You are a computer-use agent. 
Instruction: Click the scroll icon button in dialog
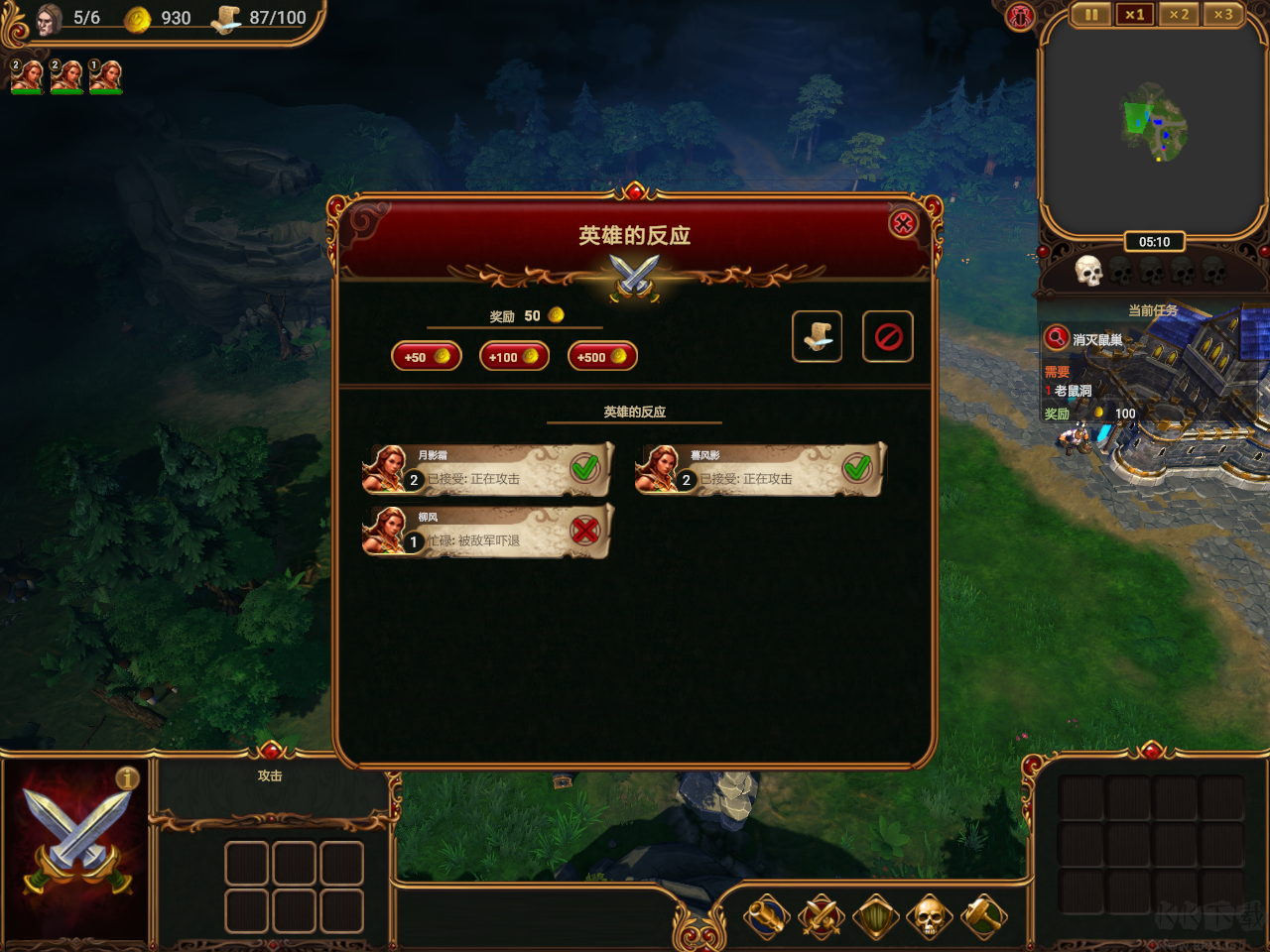[x=817, y=336]
